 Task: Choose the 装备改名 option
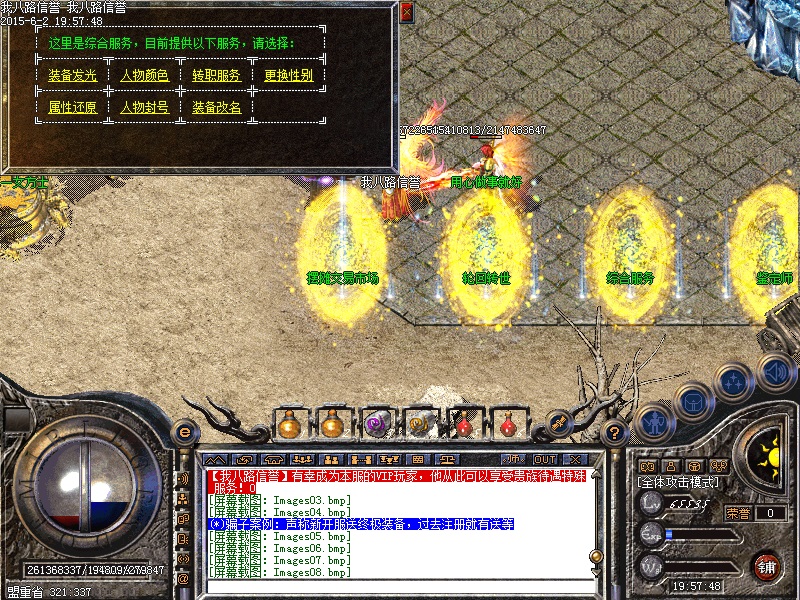point(217,108)
